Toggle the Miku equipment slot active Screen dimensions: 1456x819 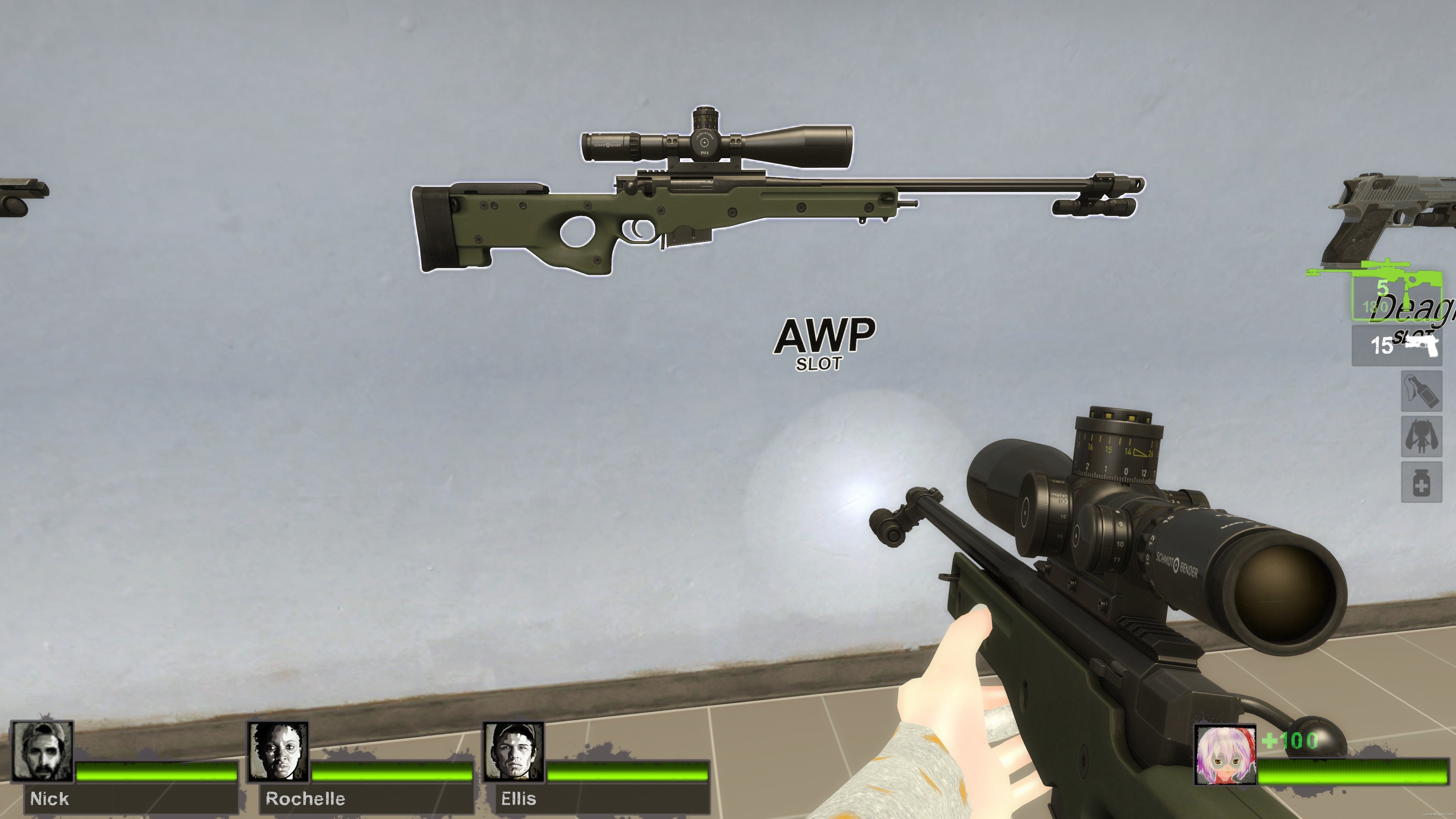[1421, 436]
